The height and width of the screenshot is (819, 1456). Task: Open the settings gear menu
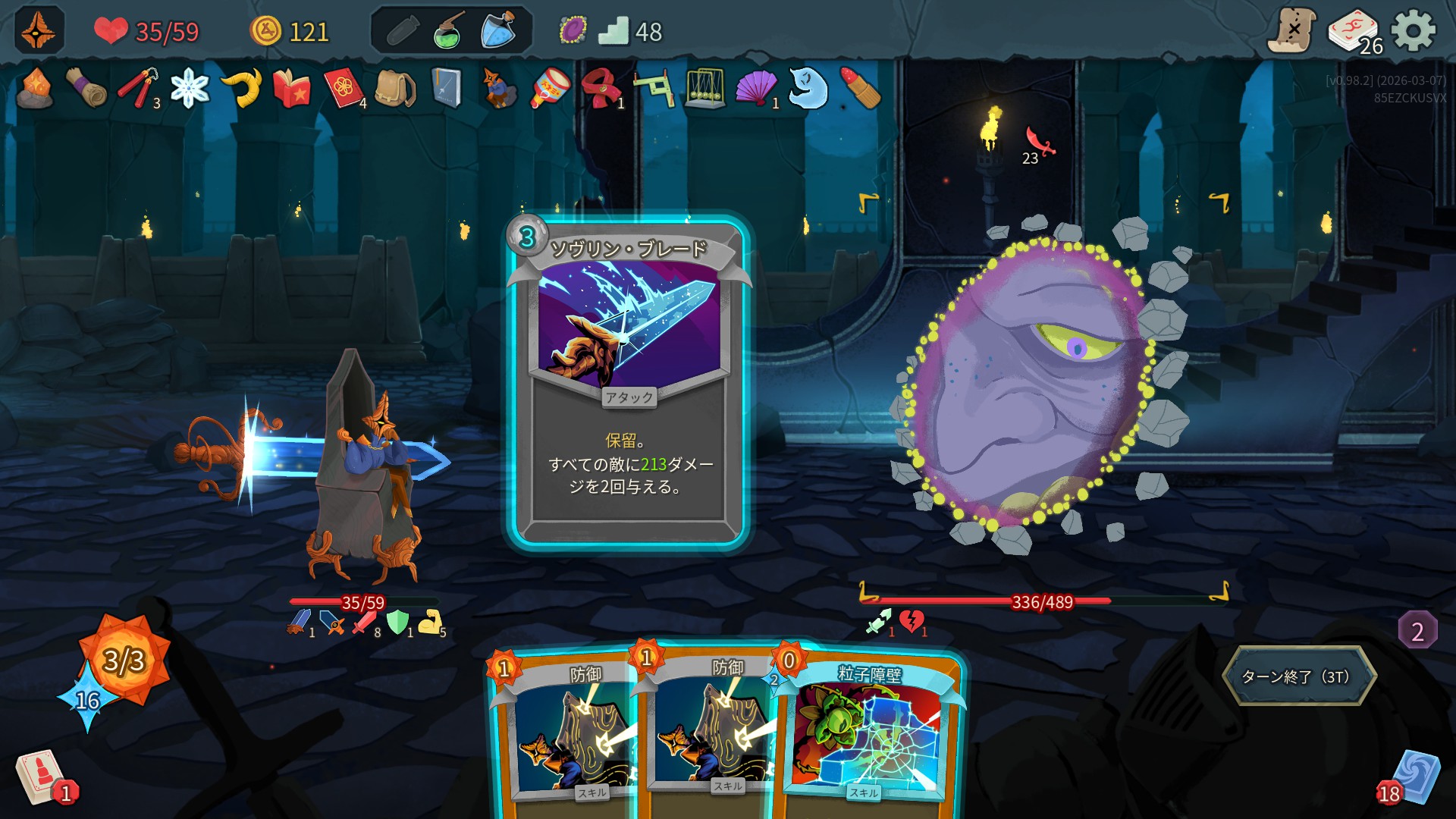(x=1414, y=31)
